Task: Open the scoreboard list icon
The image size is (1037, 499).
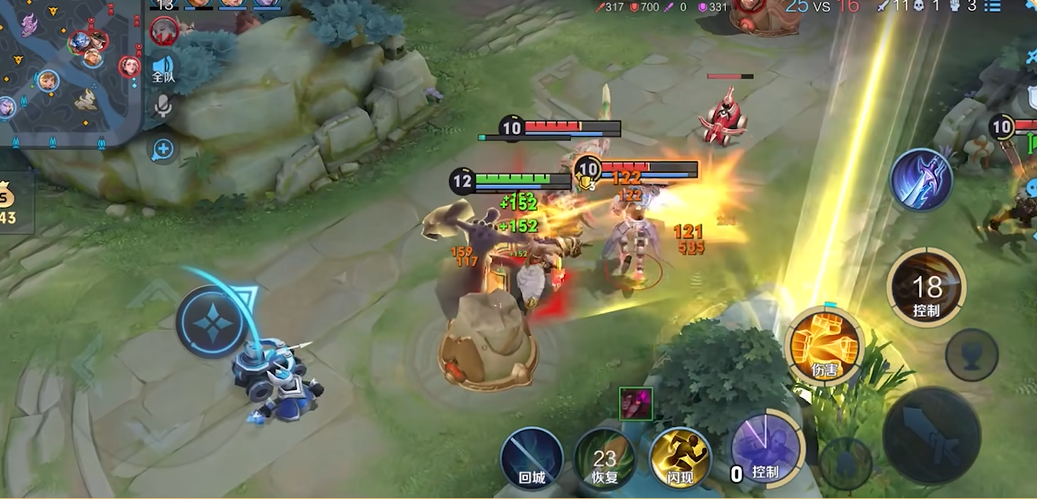Action: tap(992, 7)
